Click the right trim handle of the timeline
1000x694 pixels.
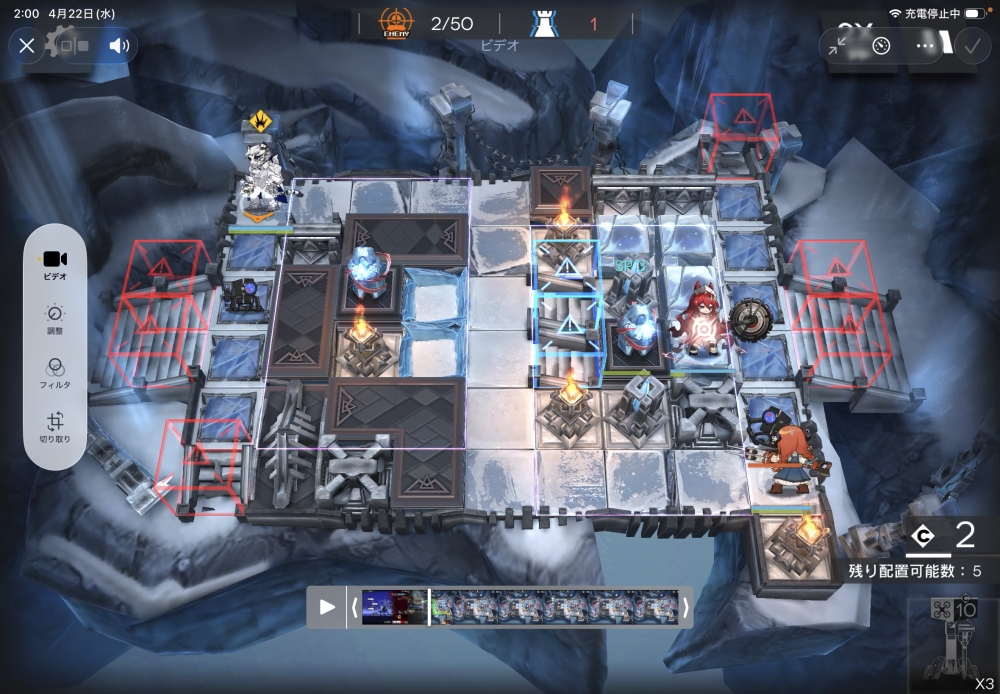[685, 607]
